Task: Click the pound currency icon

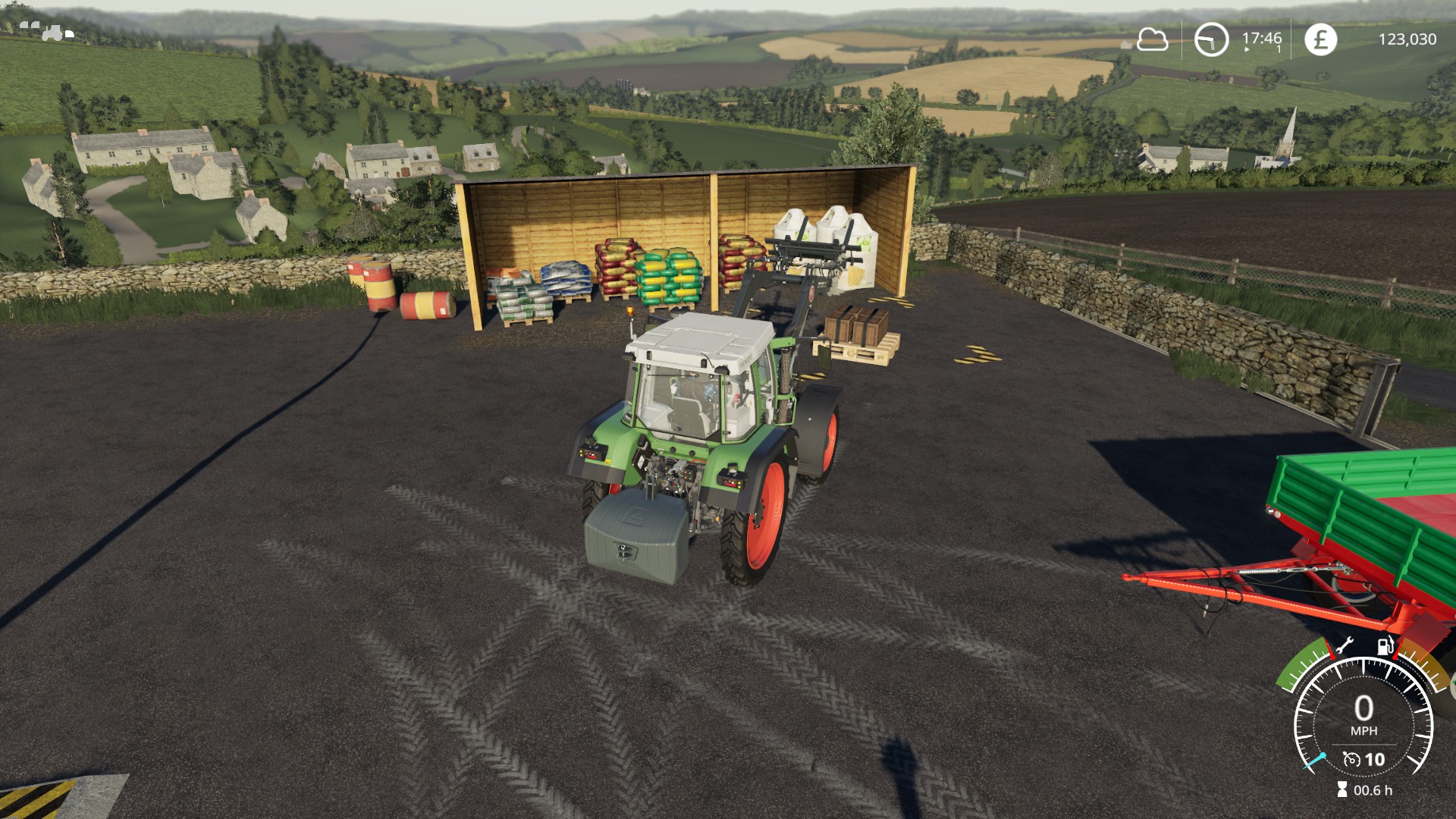Action: point(1320,39)
